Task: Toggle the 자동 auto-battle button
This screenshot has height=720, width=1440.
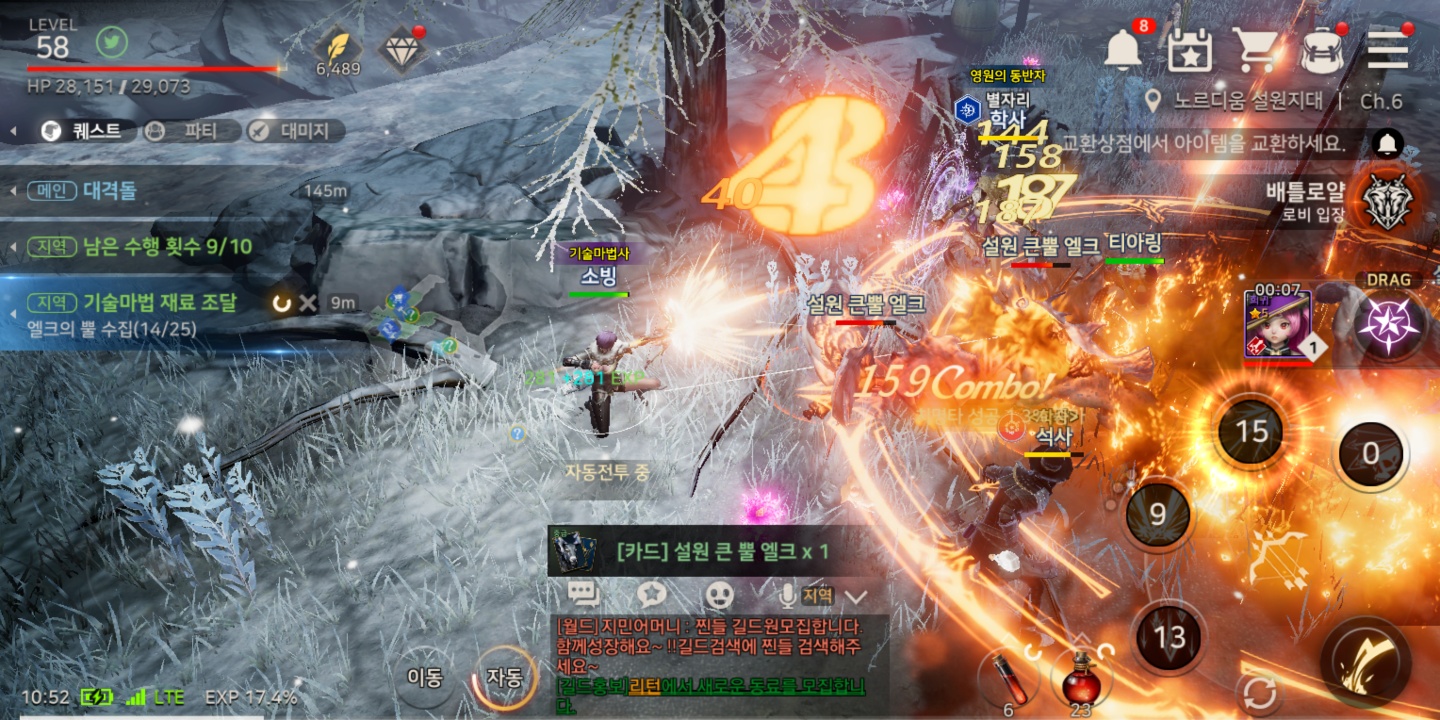Action: [504, 677]
